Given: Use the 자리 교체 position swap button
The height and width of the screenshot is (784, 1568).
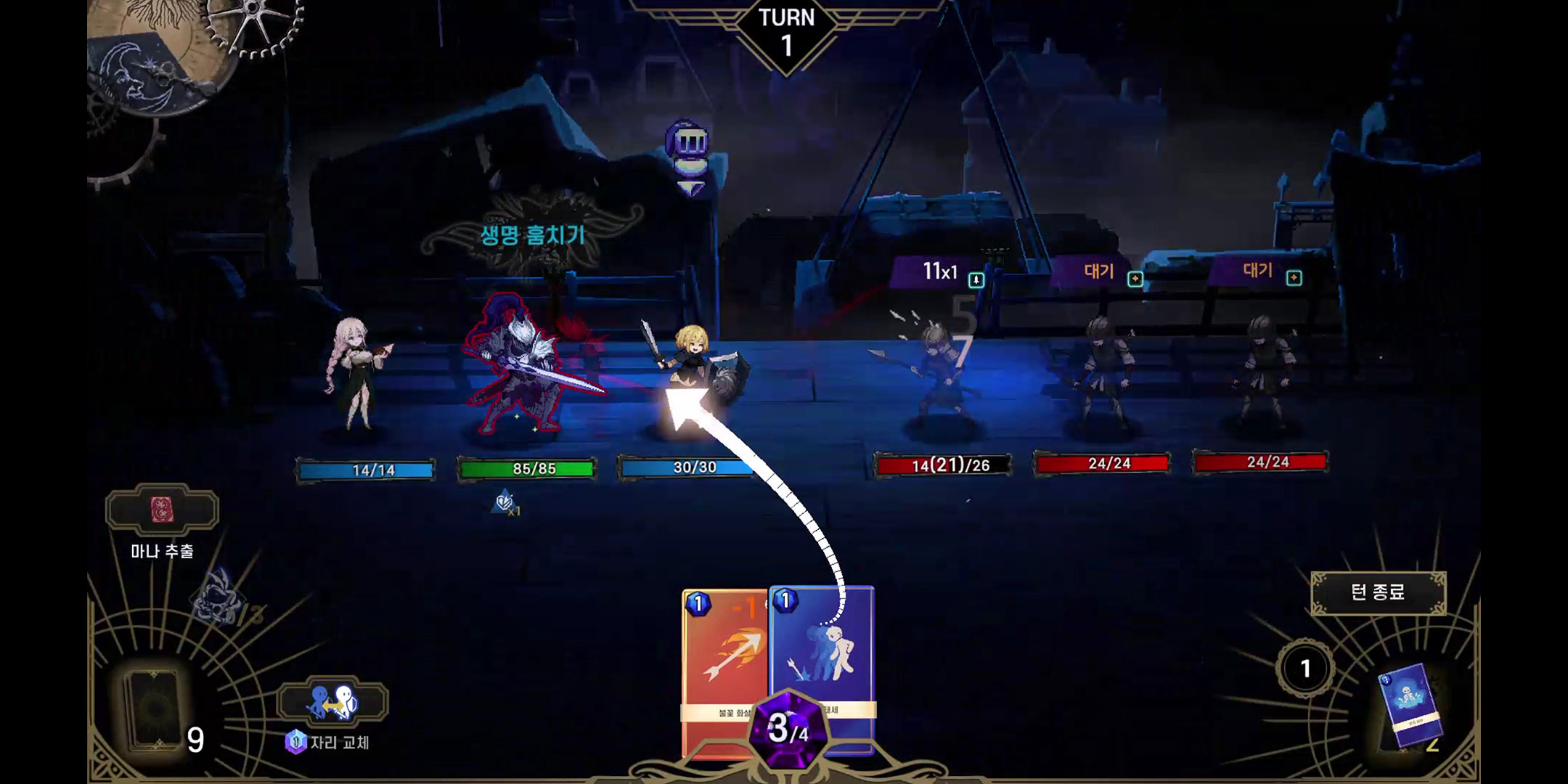Looking at the screenshot, I should (x=332, y=702).
